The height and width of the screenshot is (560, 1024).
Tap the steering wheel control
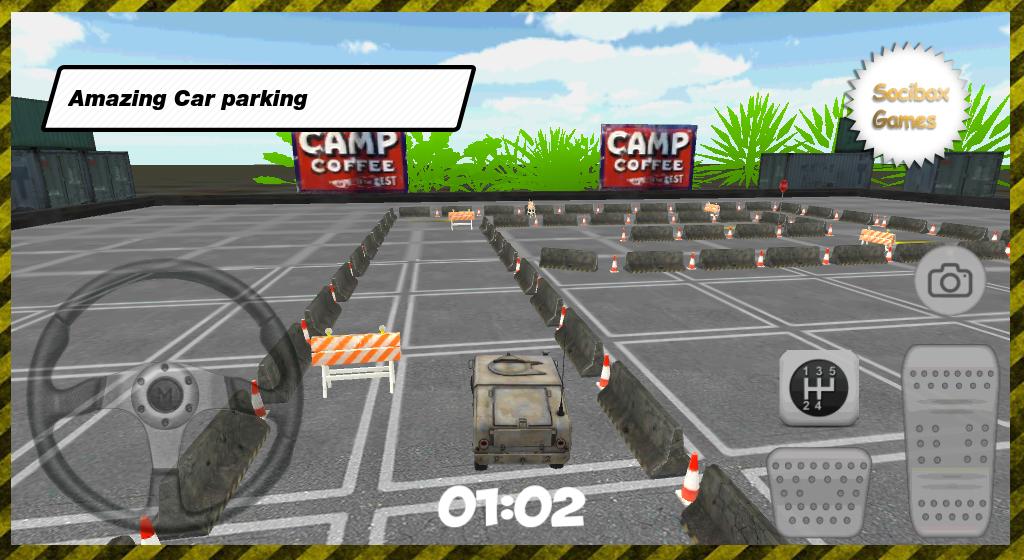pos(165,395)
